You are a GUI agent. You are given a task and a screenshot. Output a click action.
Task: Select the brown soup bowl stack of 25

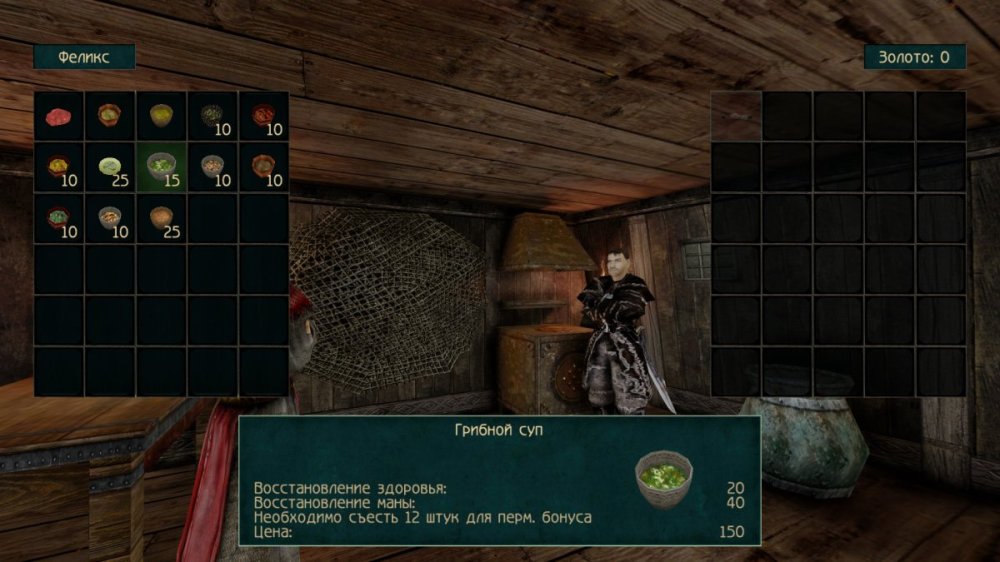(x=161, y=218)
